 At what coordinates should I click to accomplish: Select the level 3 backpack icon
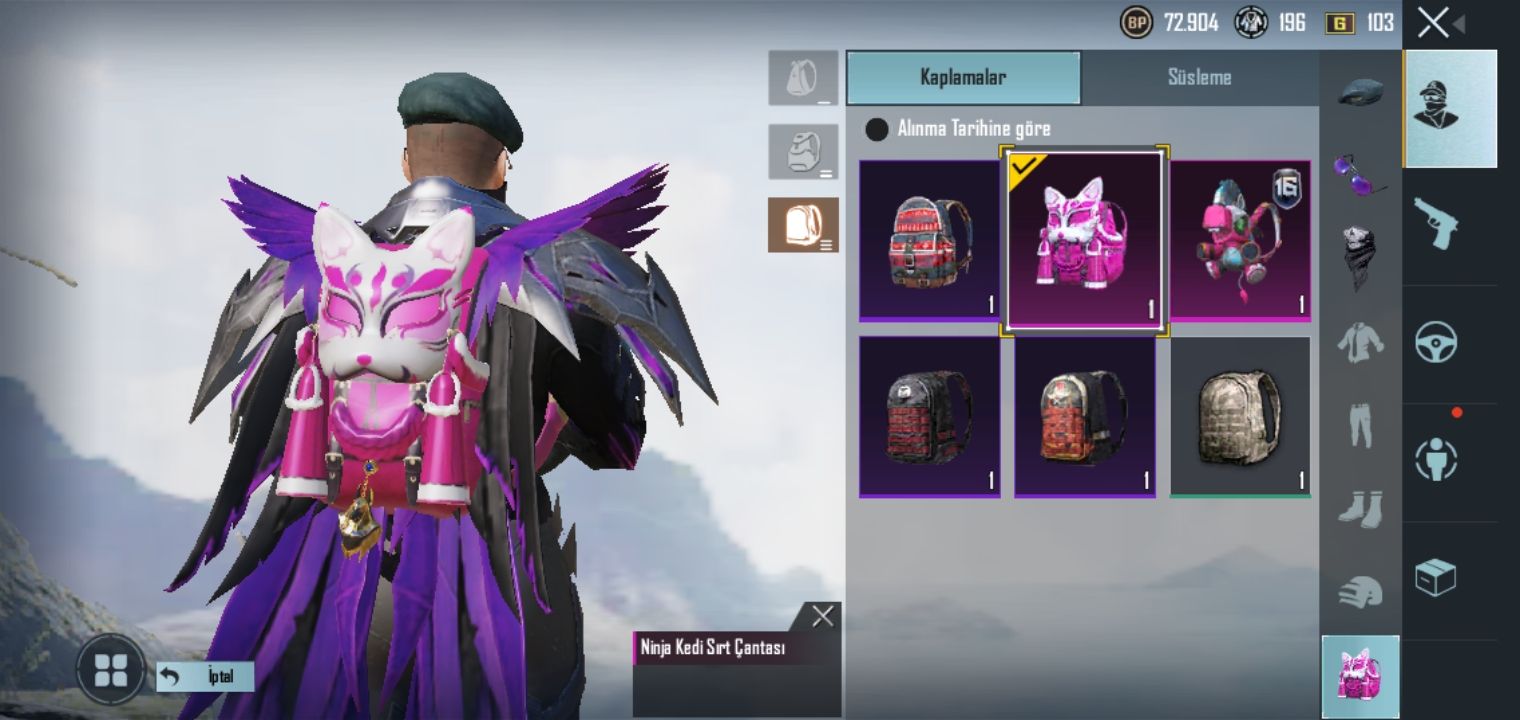tap(803, 225)
